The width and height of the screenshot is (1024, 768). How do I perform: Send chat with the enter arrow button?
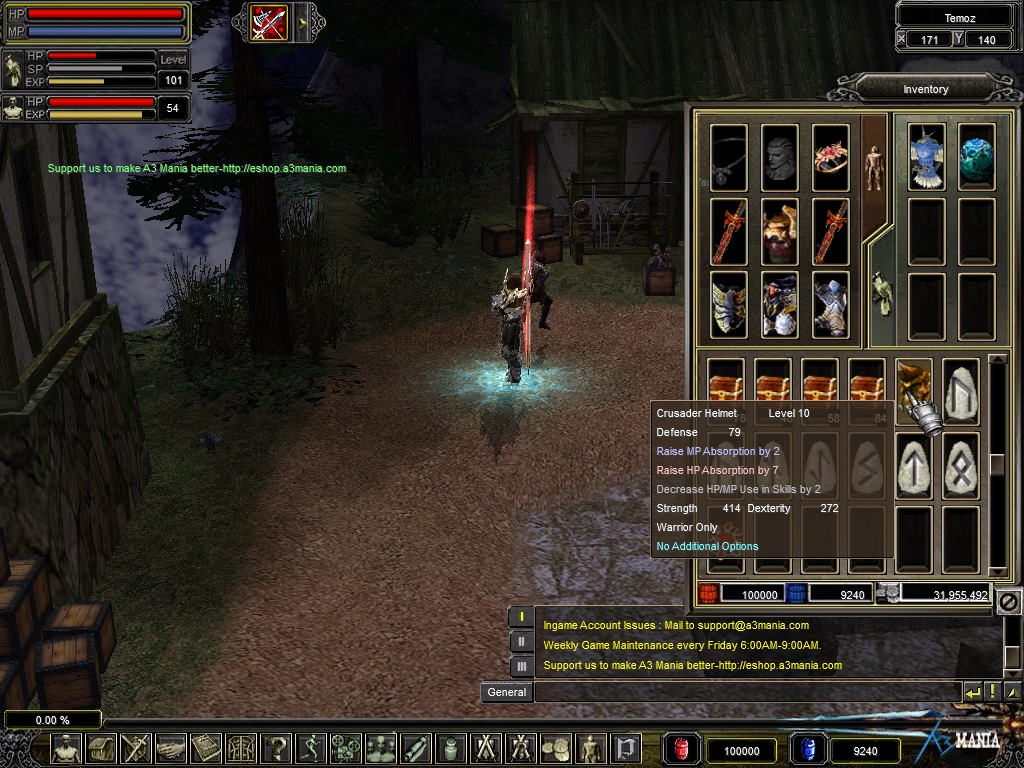click(x=972, y=692)
